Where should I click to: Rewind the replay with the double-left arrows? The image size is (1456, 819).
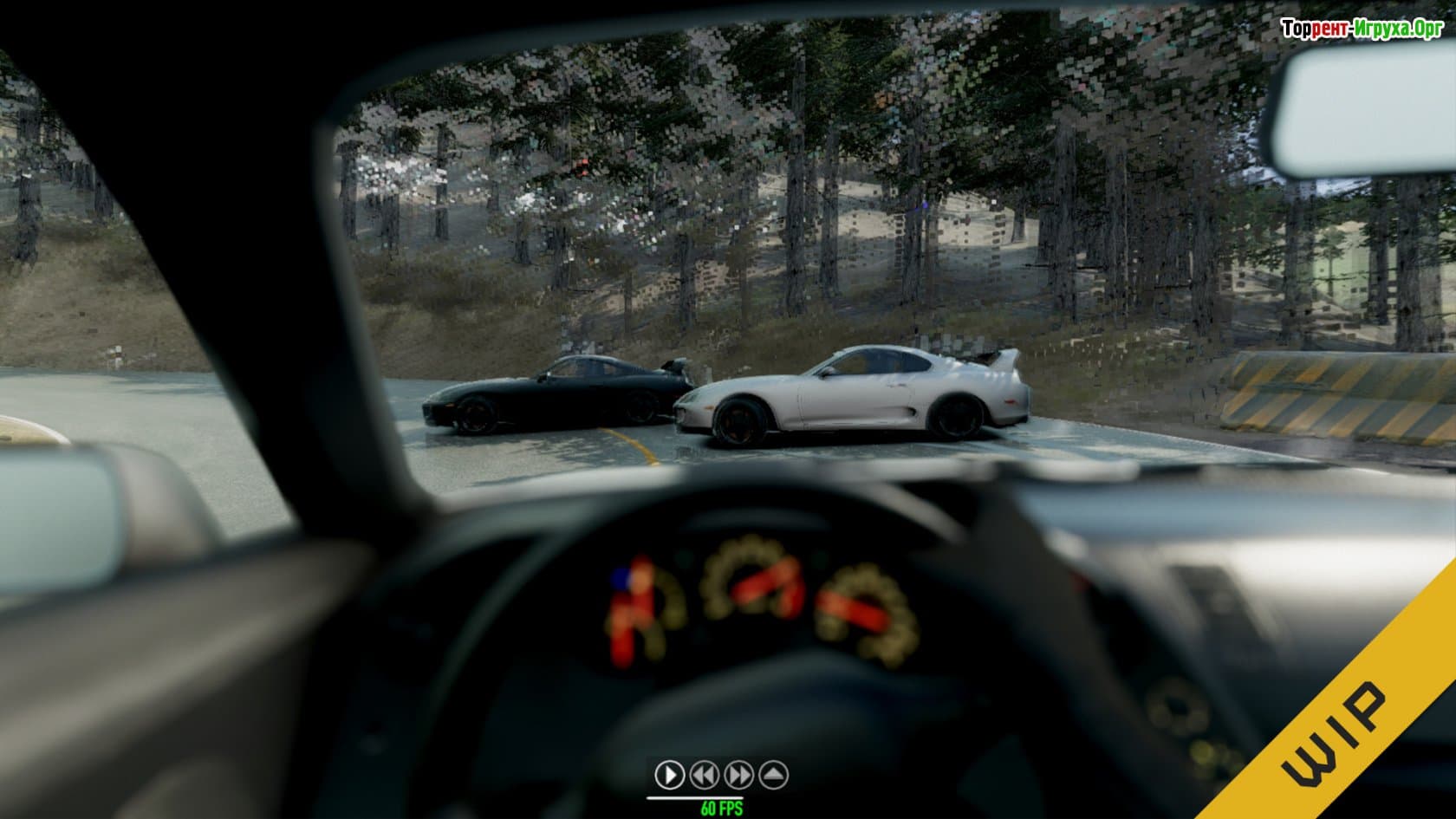tap(704, 774)
